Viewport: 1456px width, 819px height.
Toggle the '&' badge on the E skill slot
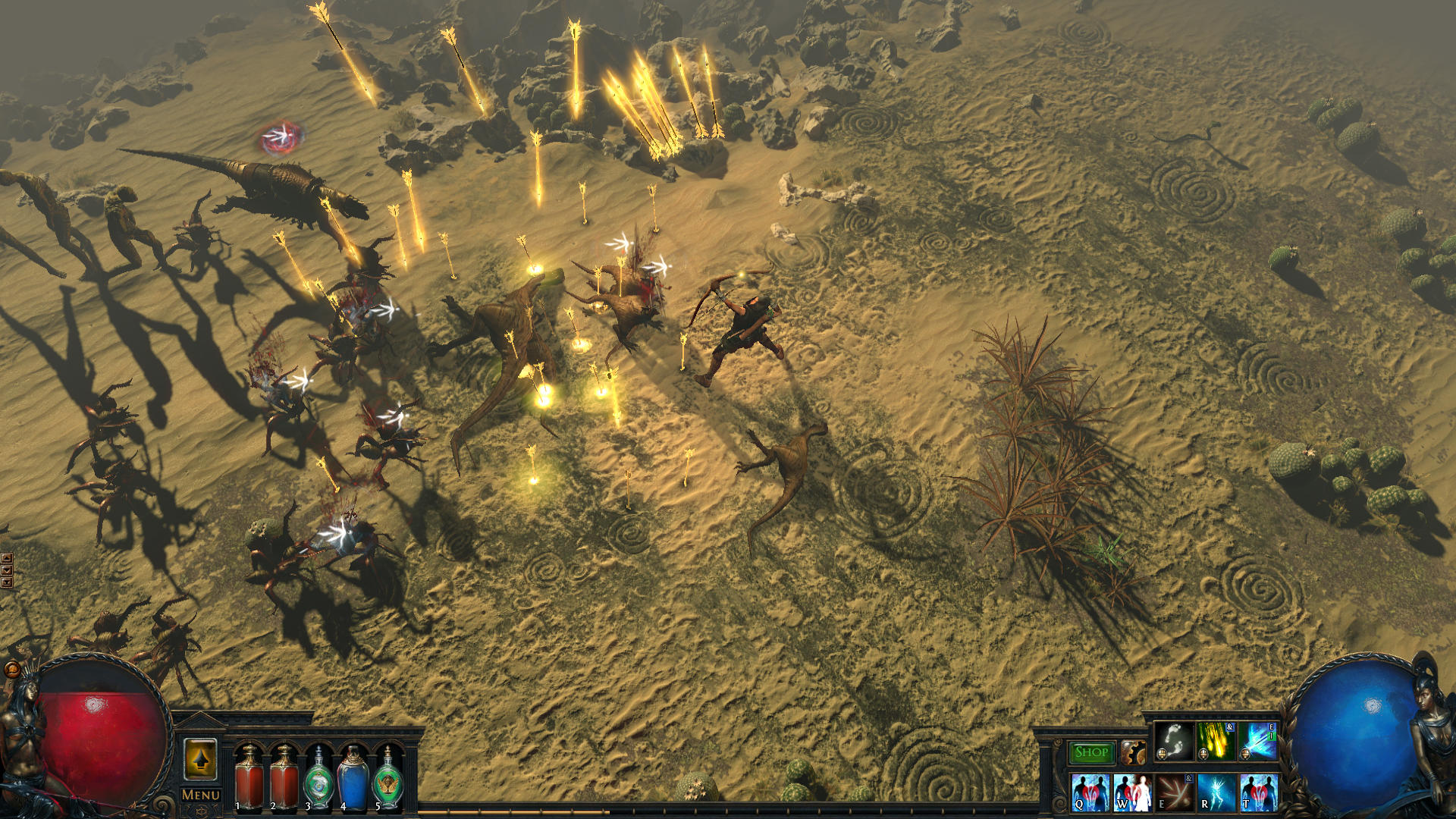(1188, 778)
